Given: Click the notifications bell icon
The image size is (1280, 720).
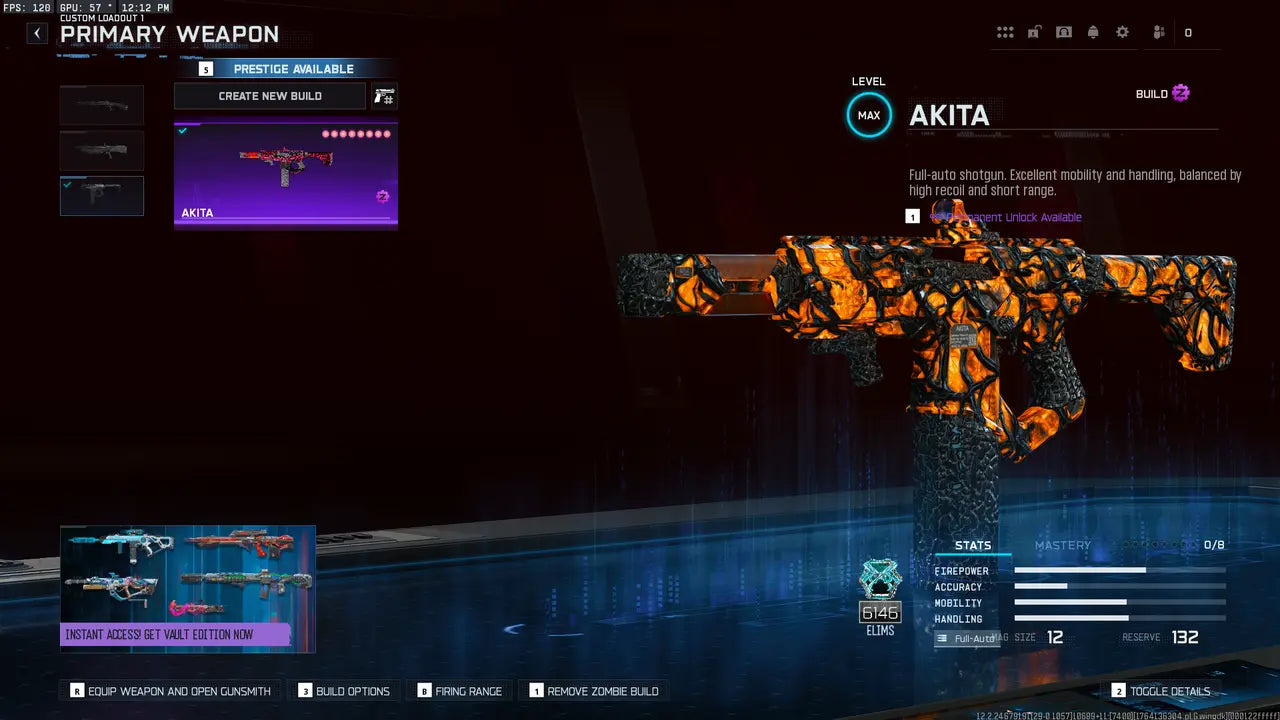Looking at the screenshot, I should point(1093,32).
